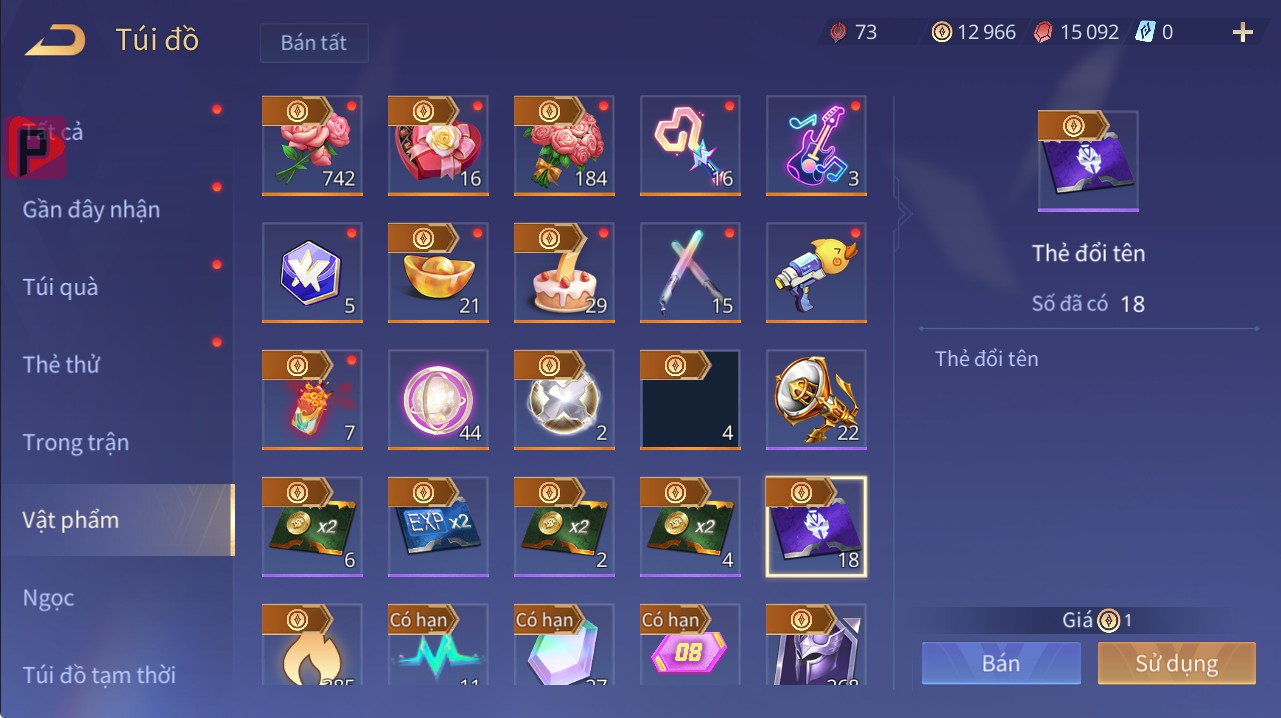Open the Túi quà category
Image resolution: width=1281 pixels, height=718 pixels.
61,287
